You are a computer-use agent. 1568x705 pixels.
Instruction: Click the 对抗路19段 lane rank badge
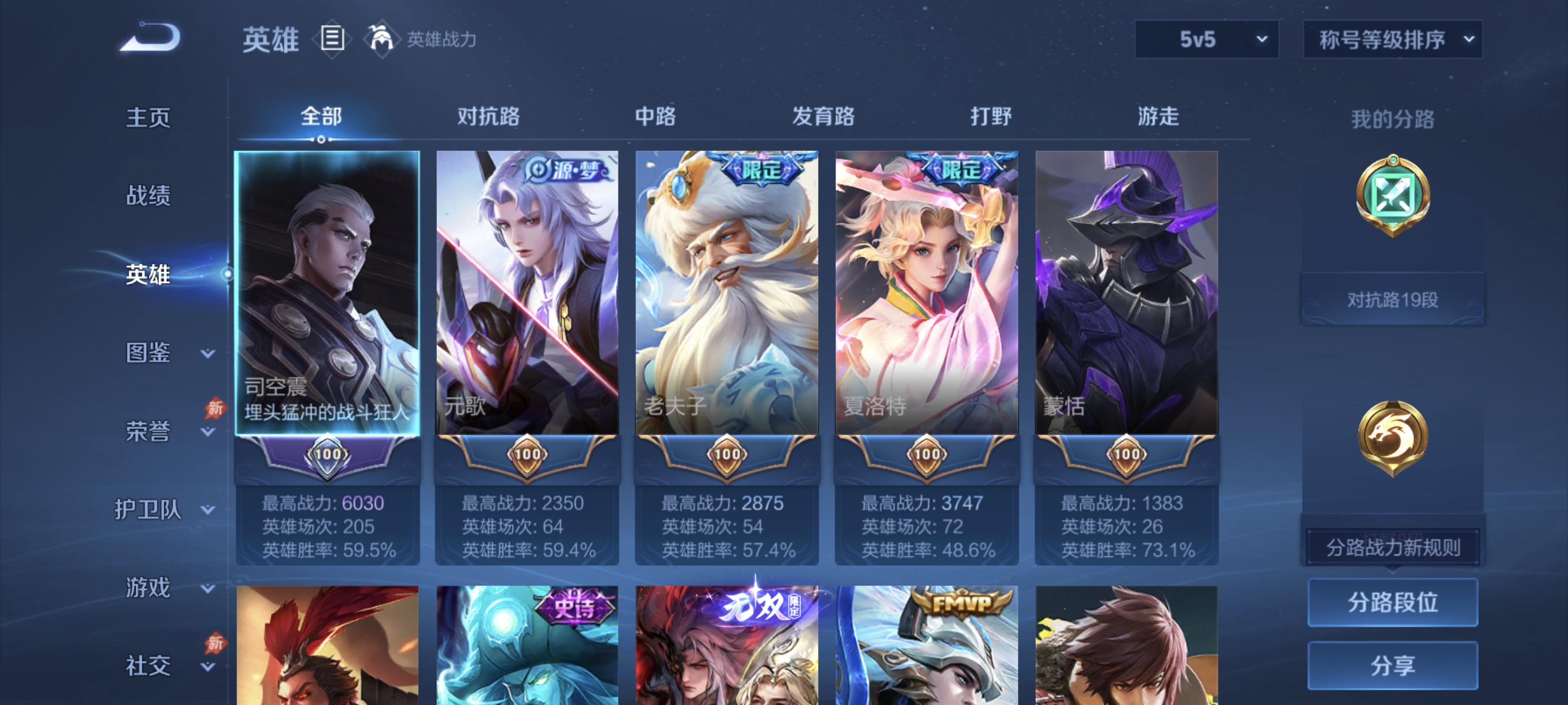tap(1394, 298)
